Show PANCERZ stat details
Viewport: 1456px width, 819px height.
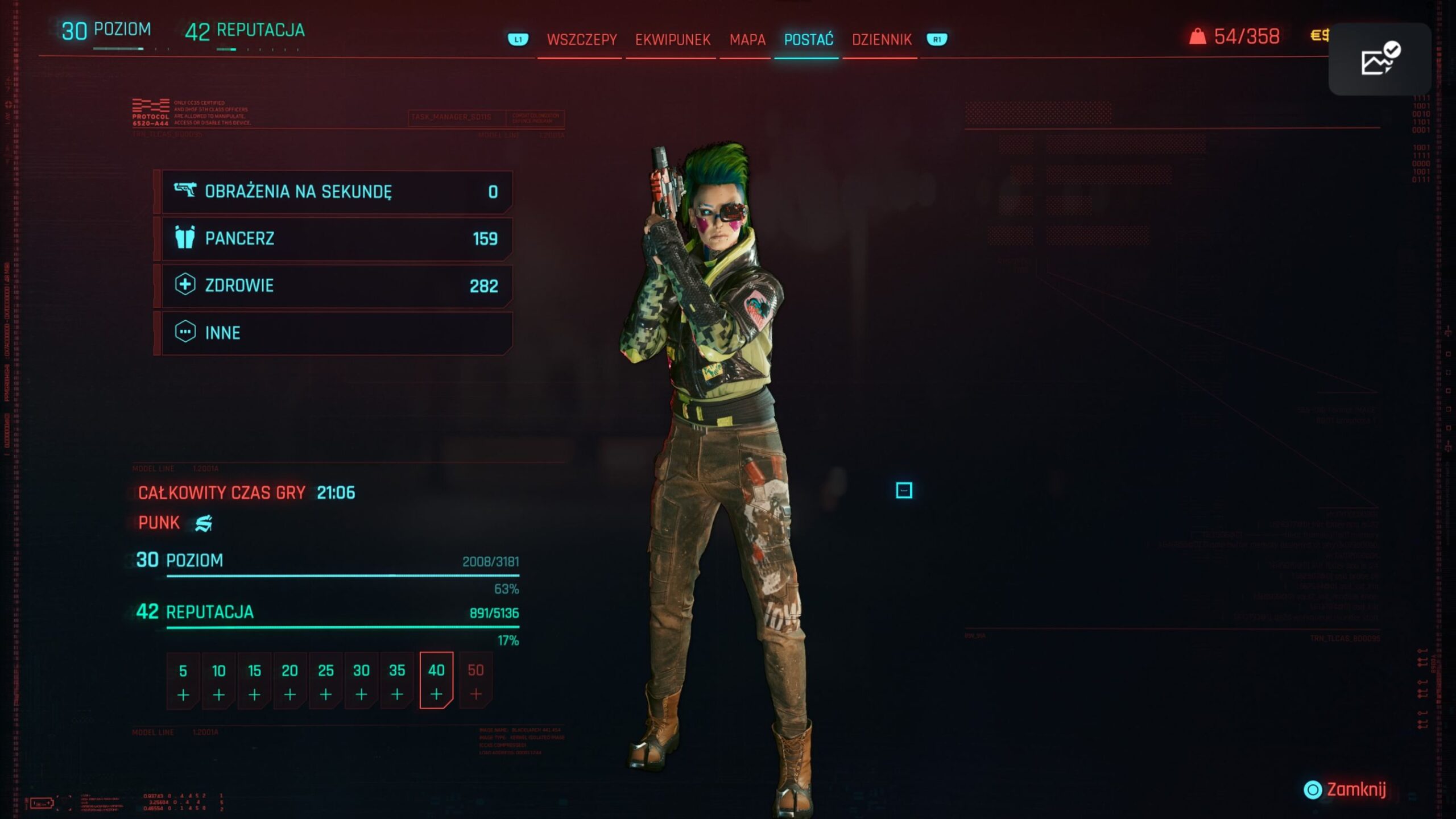(x=337, y=239)
